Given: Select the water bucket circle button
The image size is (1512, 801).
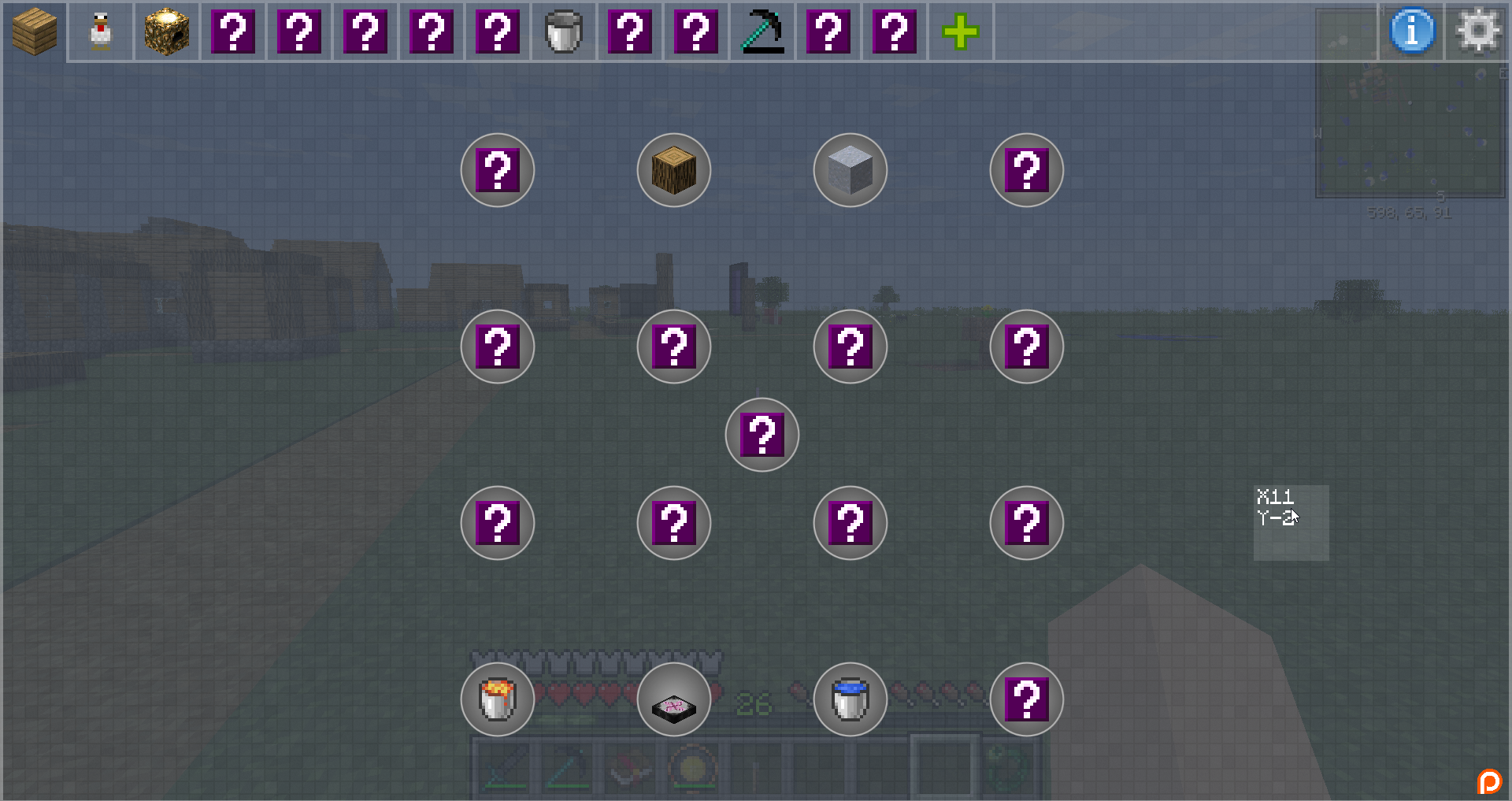Looking at the screenshot, I should (850, 699).
